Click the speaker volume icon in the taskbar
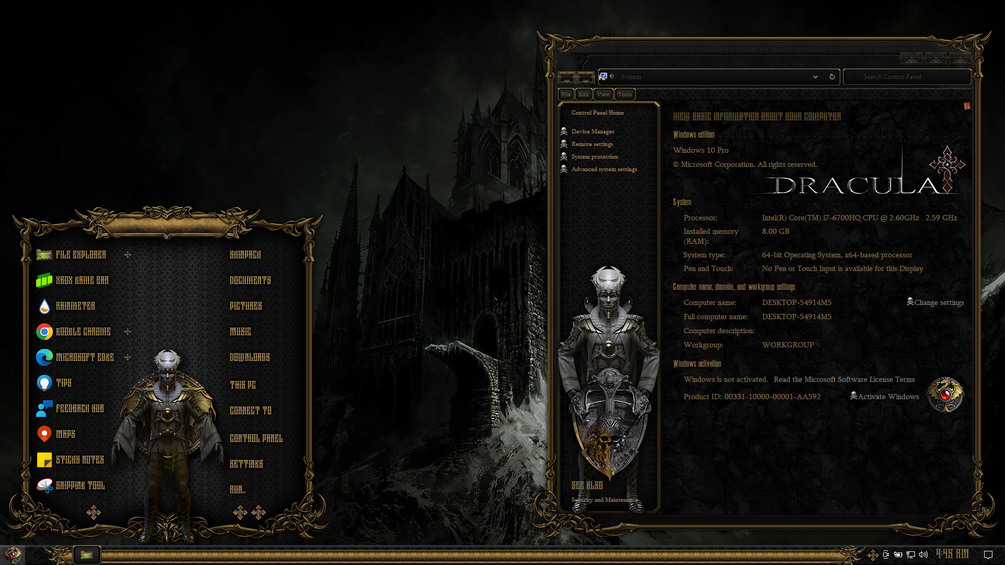Viewport: 1005px width, 565px height. (x=923, y=554)
